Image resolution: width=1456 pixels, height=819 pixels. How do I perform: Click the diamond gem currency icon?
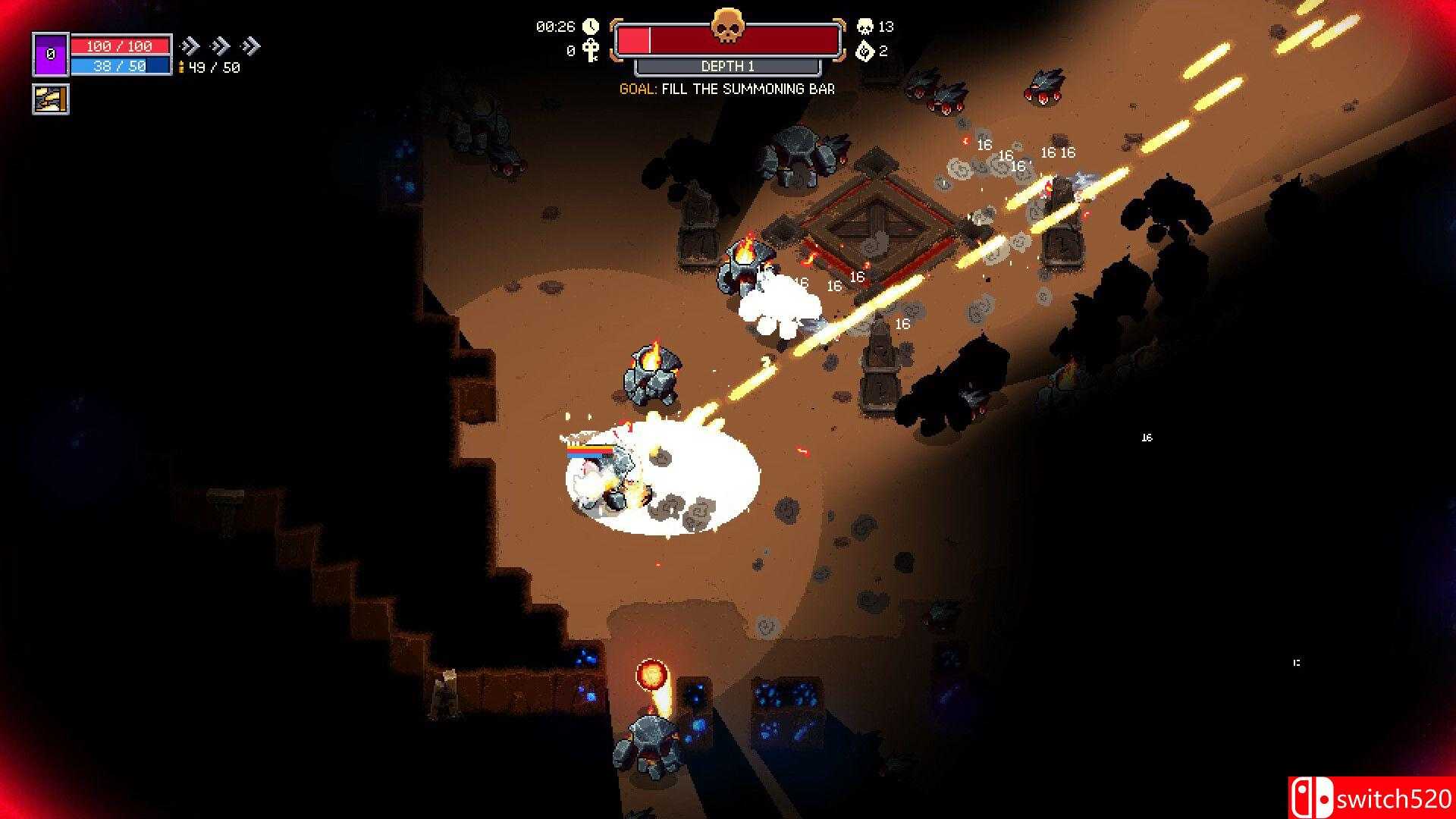tap(864, 51)
